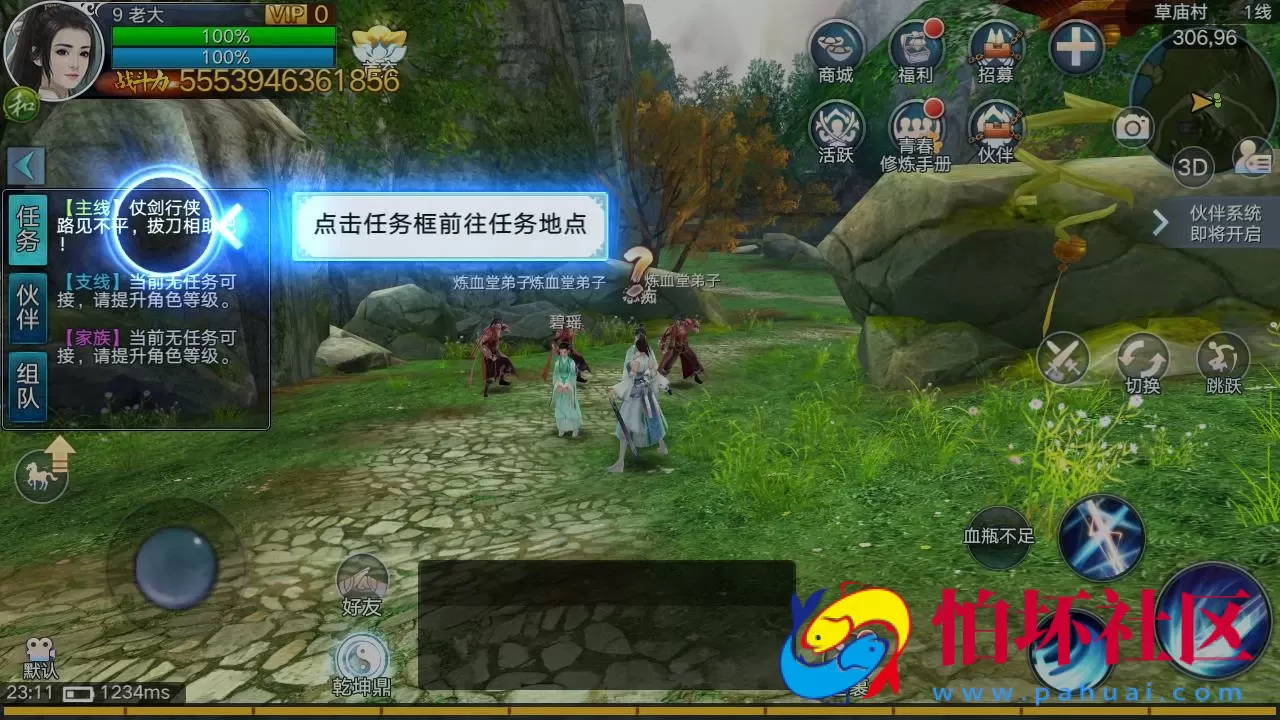Toggle 3D minimap view mode
This screenshot has height=720, width=1280.
[1192, 168]
